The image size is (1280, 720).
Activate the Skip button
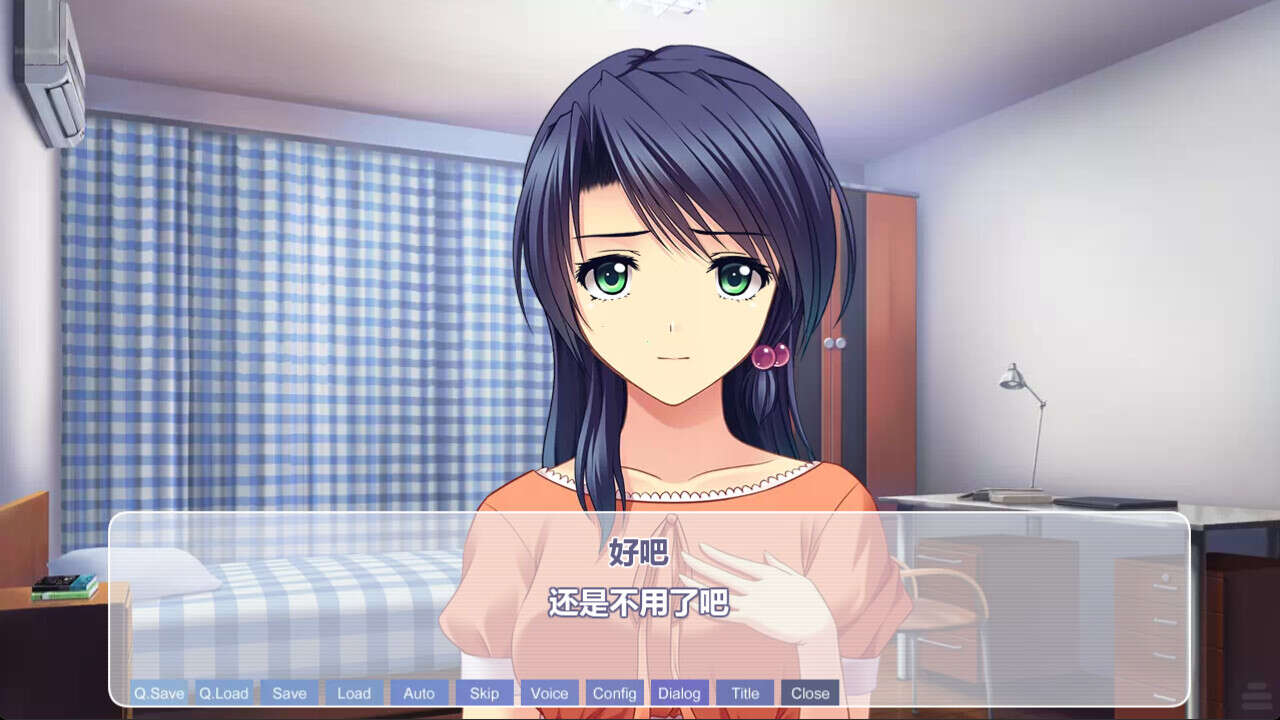point(484,693)
